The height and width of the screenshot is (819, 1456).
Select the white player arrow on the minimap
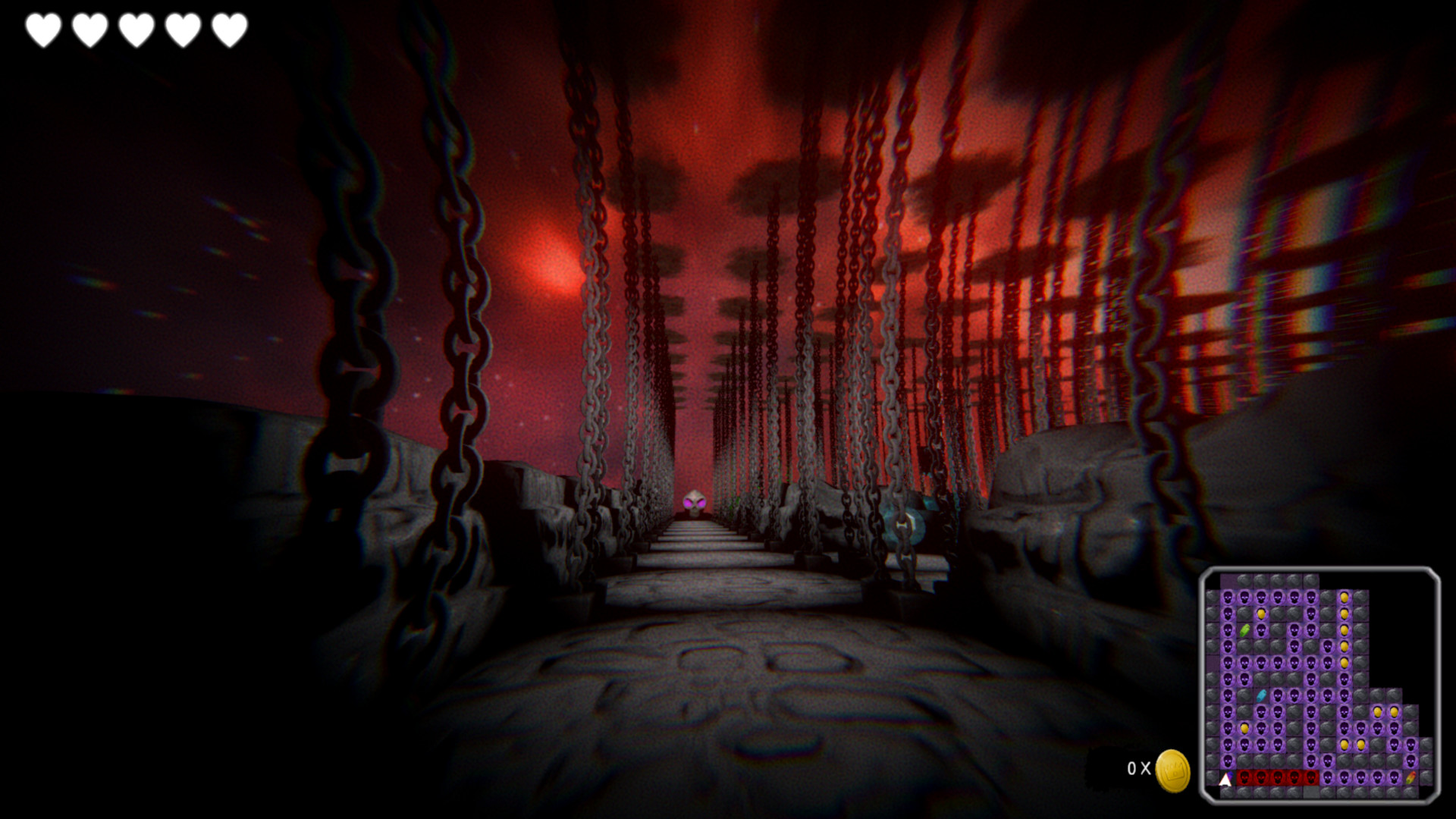point(1224,779)
